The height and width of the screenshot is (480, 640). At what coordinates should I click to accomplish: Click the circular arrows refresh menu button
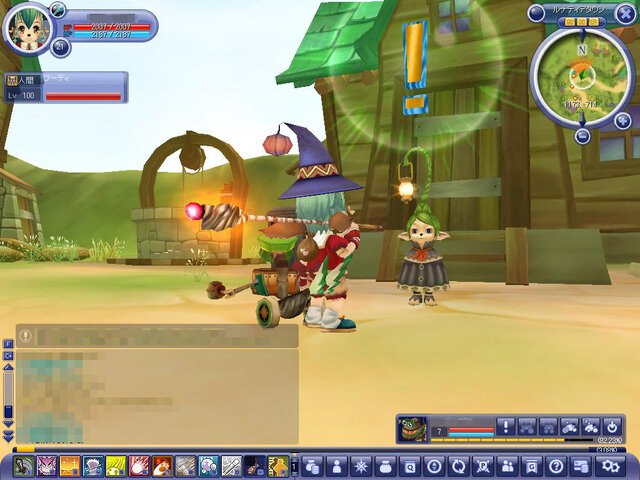(x=459, y=465)
